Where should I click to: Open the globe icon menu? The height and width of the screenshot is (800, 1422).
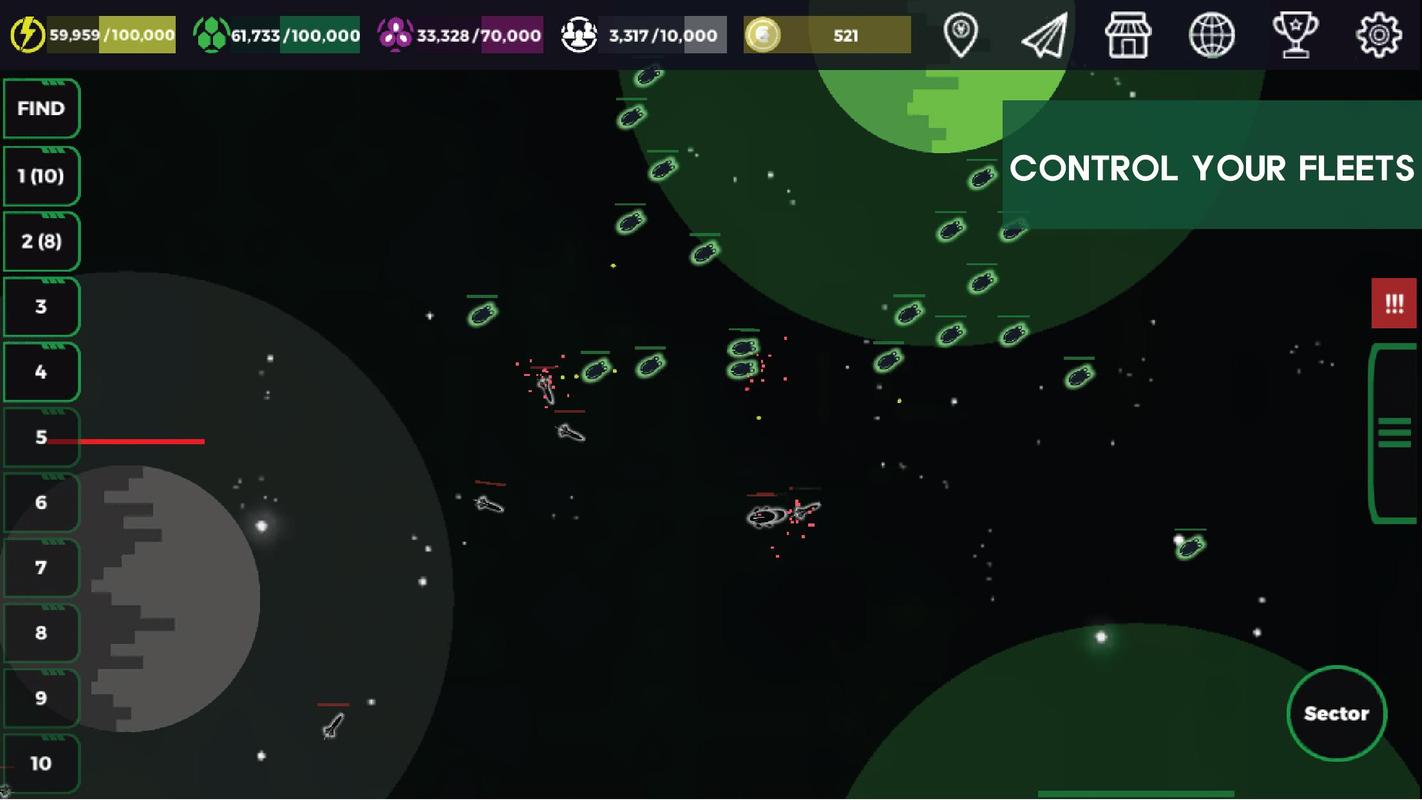coord(1211,35)
